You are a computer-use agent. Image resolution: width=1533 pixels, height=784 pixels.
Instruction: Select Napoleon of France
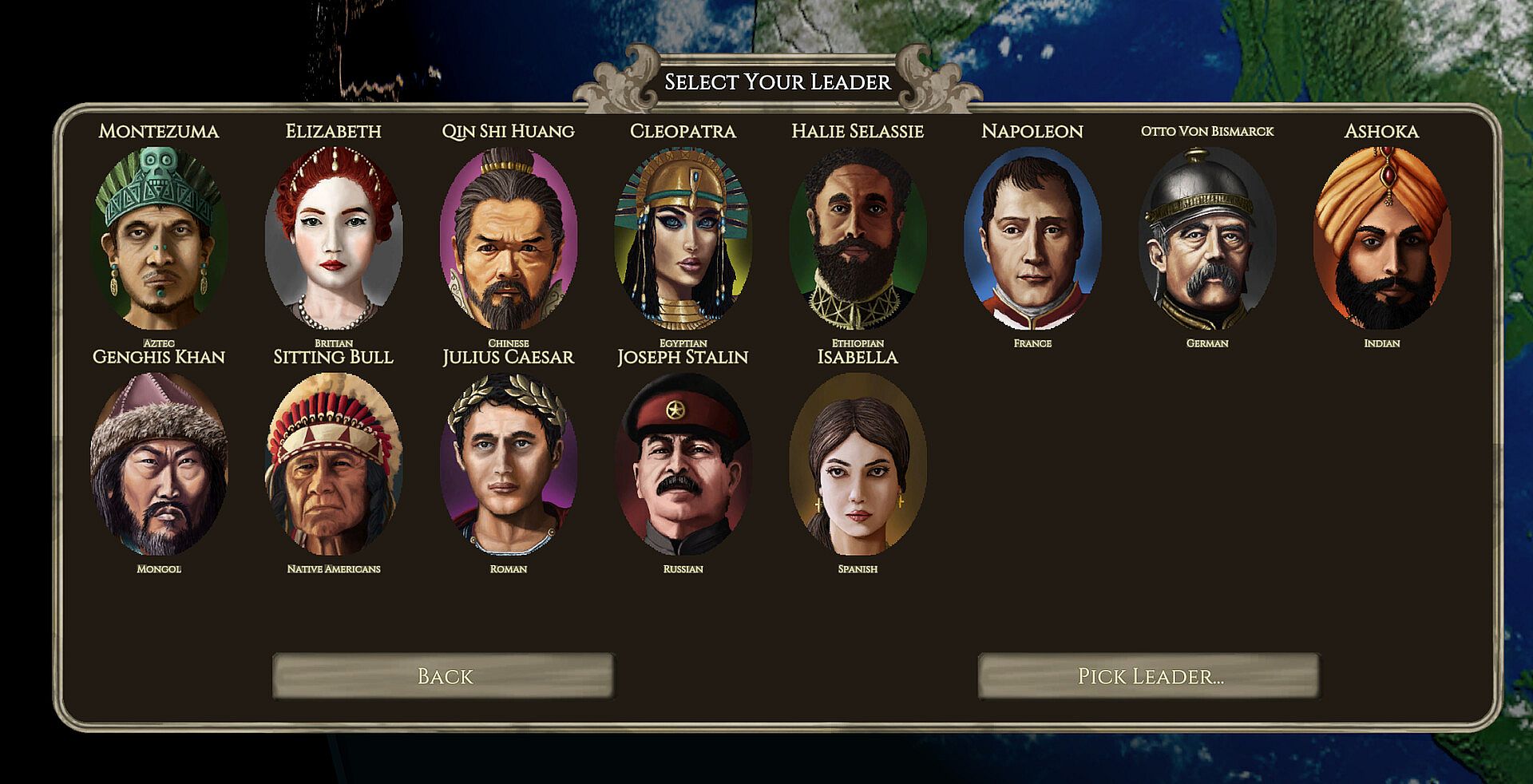pos(1032,238)
